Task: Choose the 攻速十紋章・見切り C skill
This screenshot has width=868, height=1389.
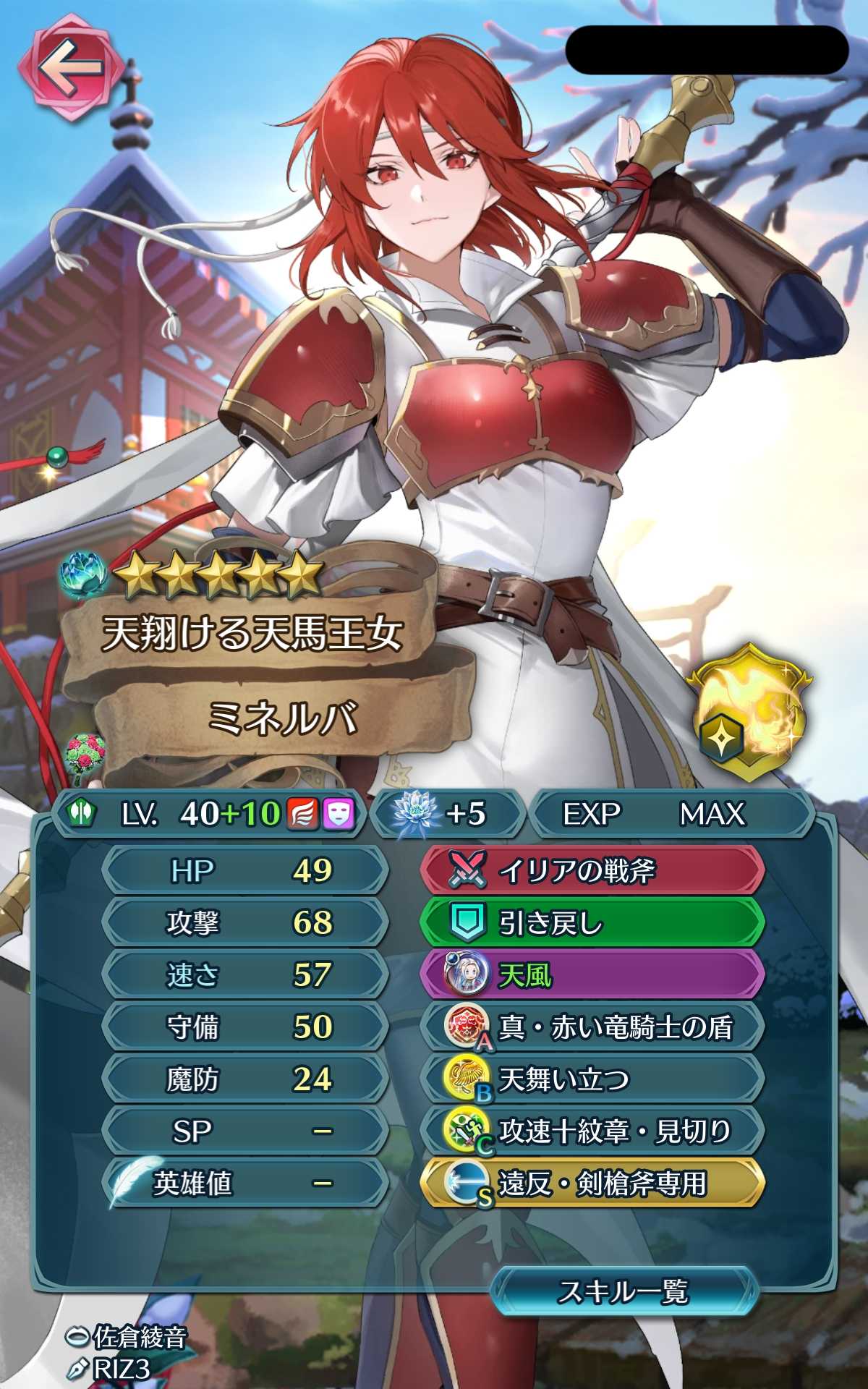Action: [592, 1131]
